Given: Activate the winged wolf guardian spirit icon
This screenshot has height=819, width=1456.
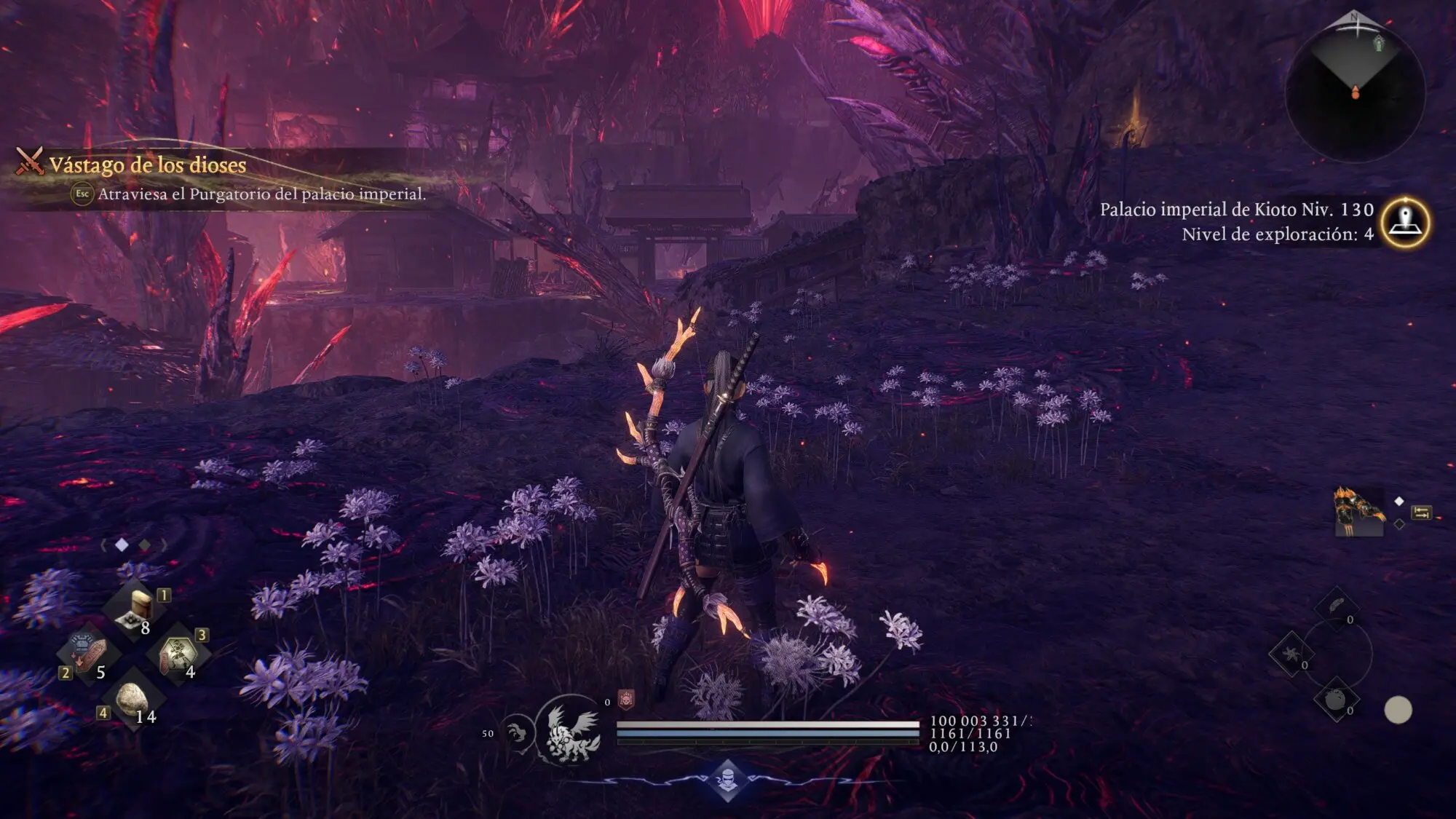Looking at the screenshot, I should (x=573, y=732).
